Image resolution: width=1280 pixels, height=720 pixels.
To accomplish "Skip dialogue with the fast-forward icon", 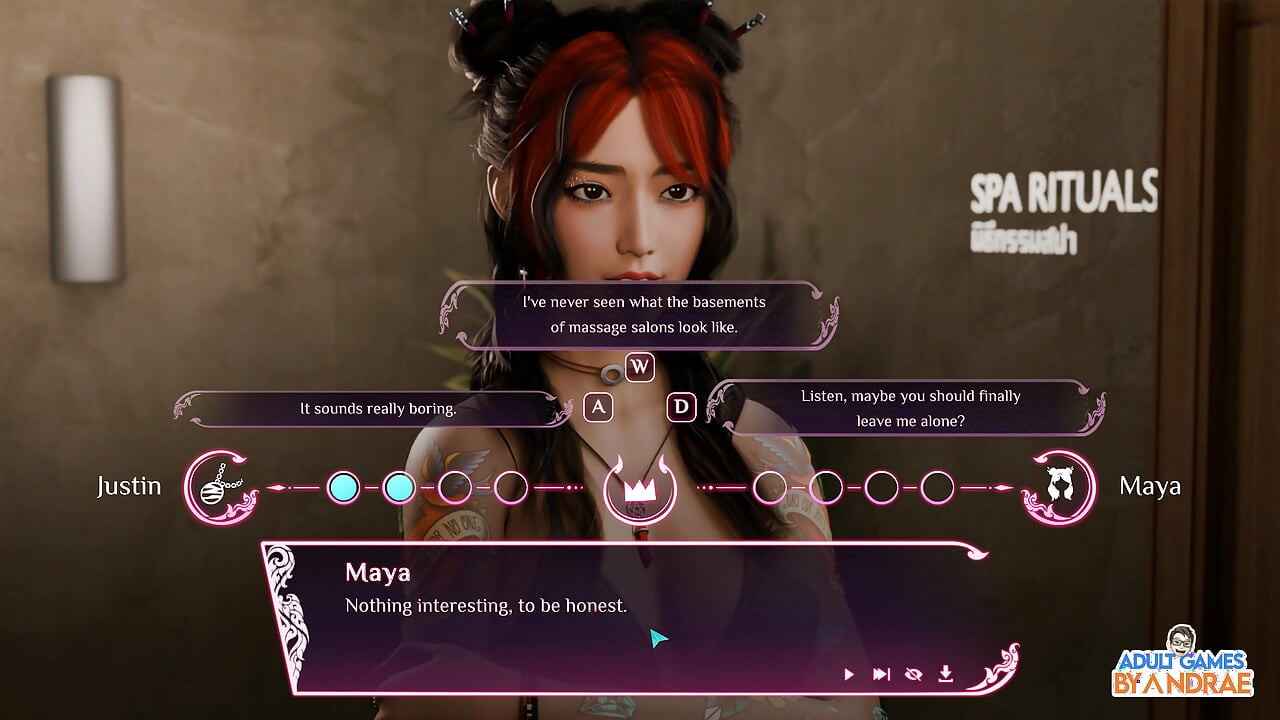I will point(881,674).
